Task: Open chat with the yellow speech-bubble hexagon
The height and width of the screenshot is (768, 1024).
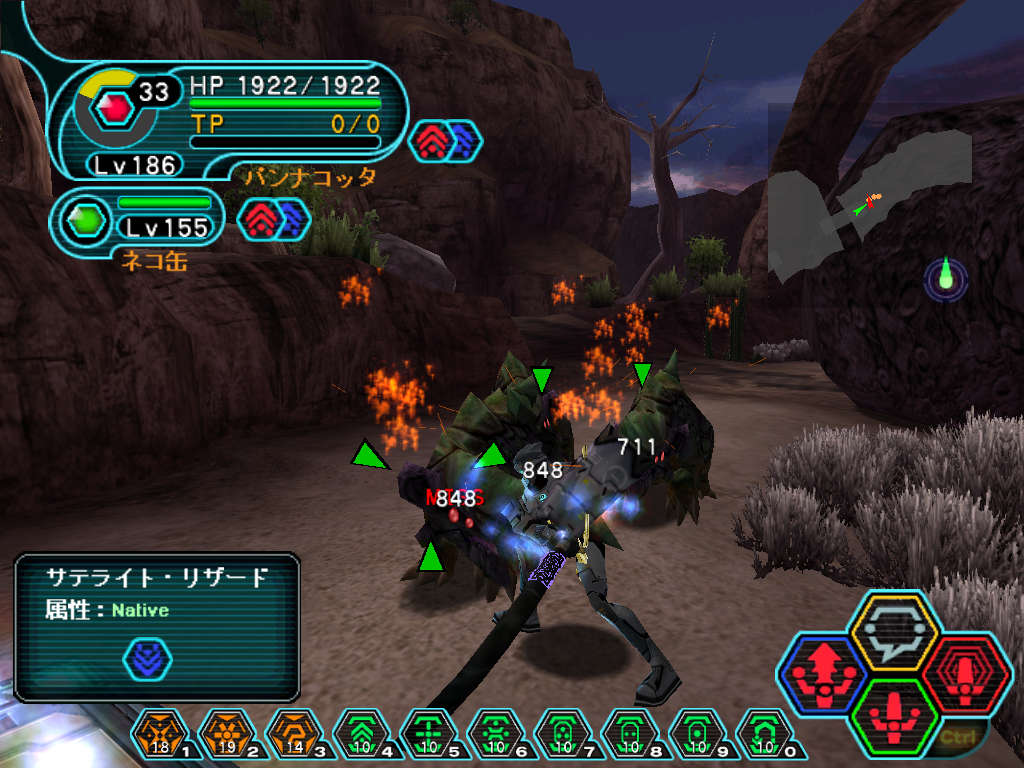Action: 892,631
